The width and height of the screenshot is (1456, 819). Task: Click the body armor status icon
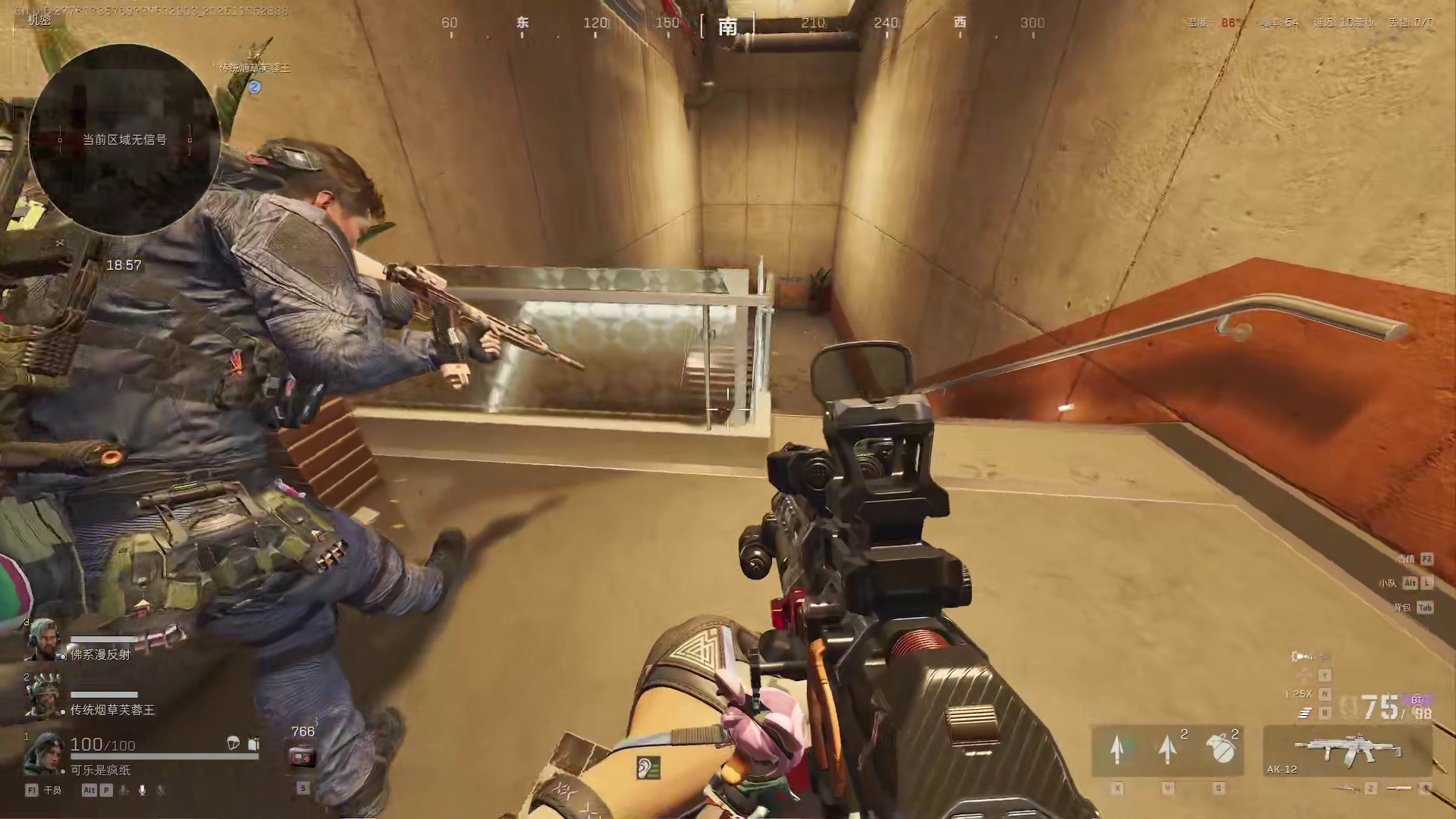pos(253,744)
